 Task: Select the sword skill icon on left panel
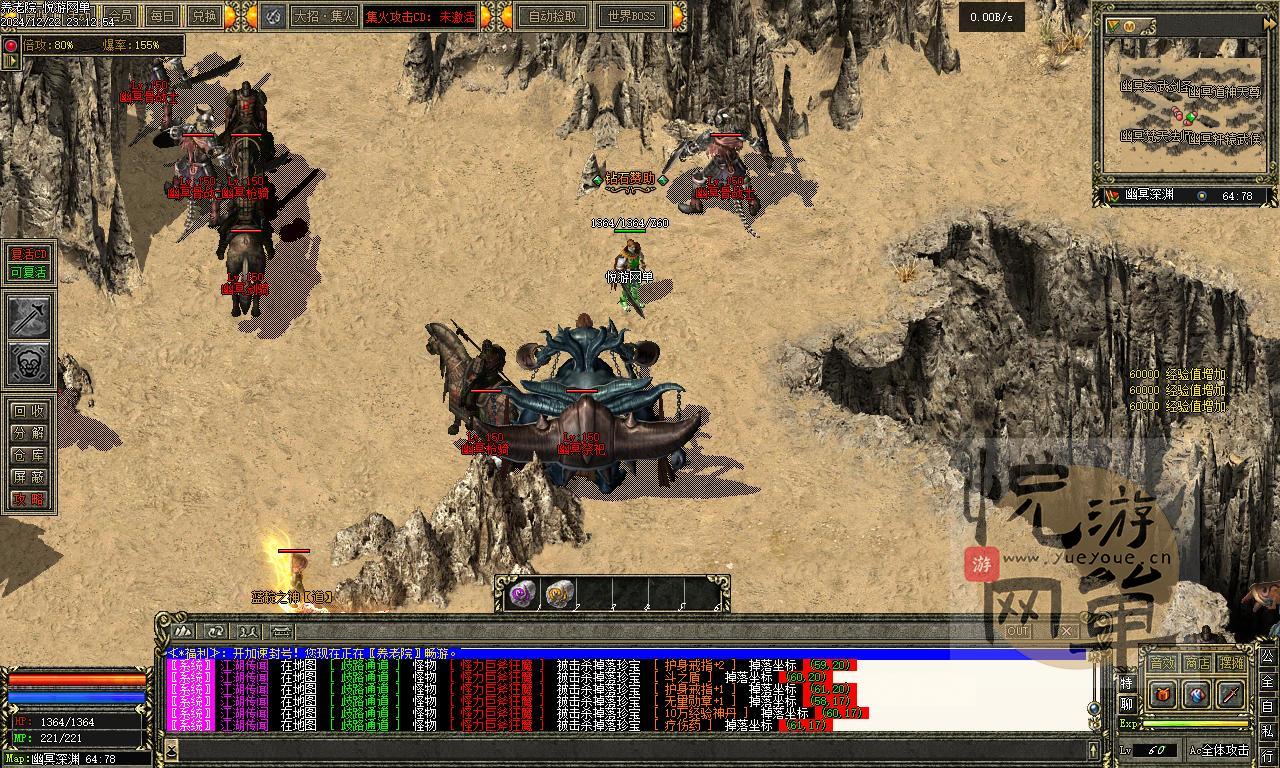coord(29,317)
